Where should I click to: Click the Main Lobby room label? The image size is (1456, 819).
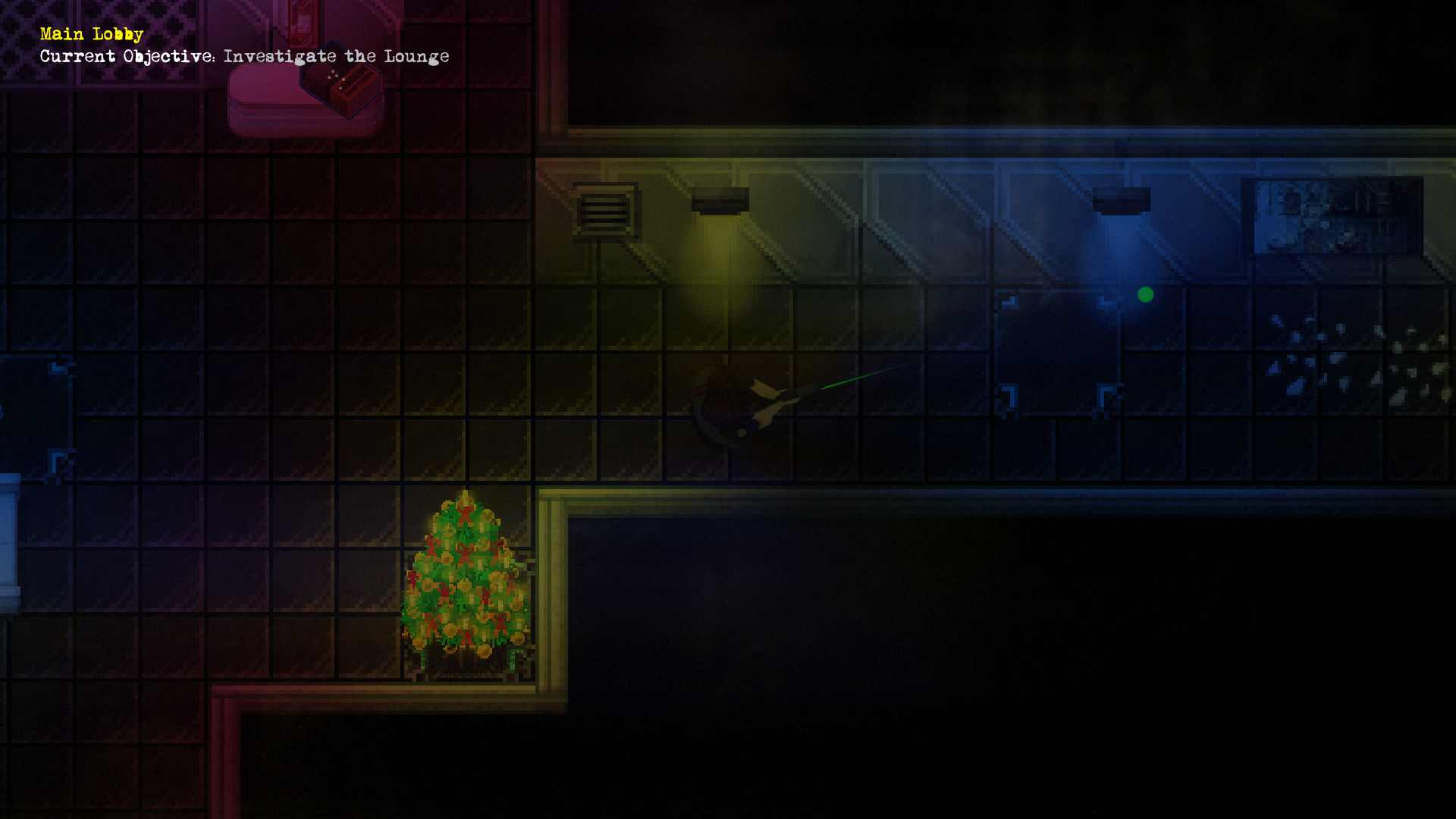[x=90, y=33]
